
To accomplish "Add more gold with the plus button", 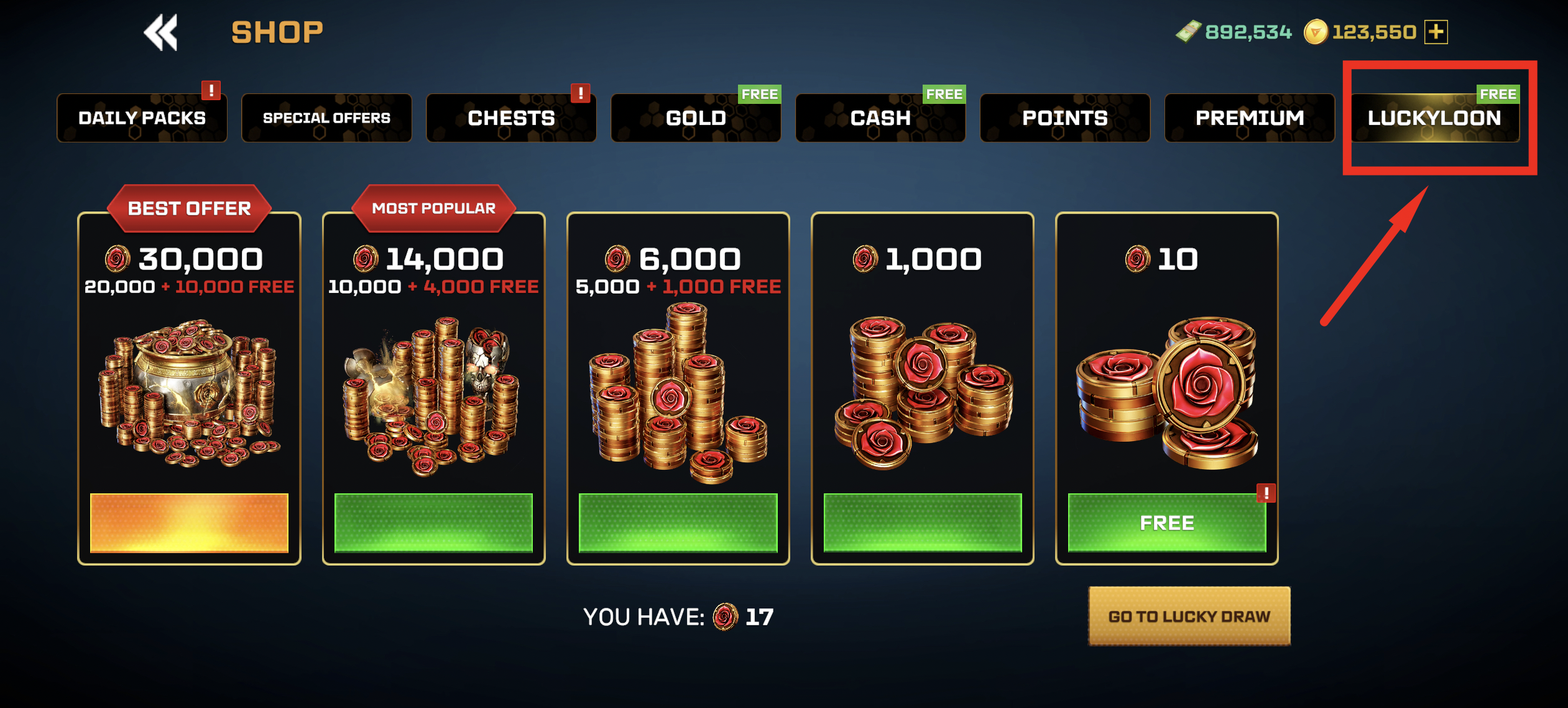I will point(1436,32).
